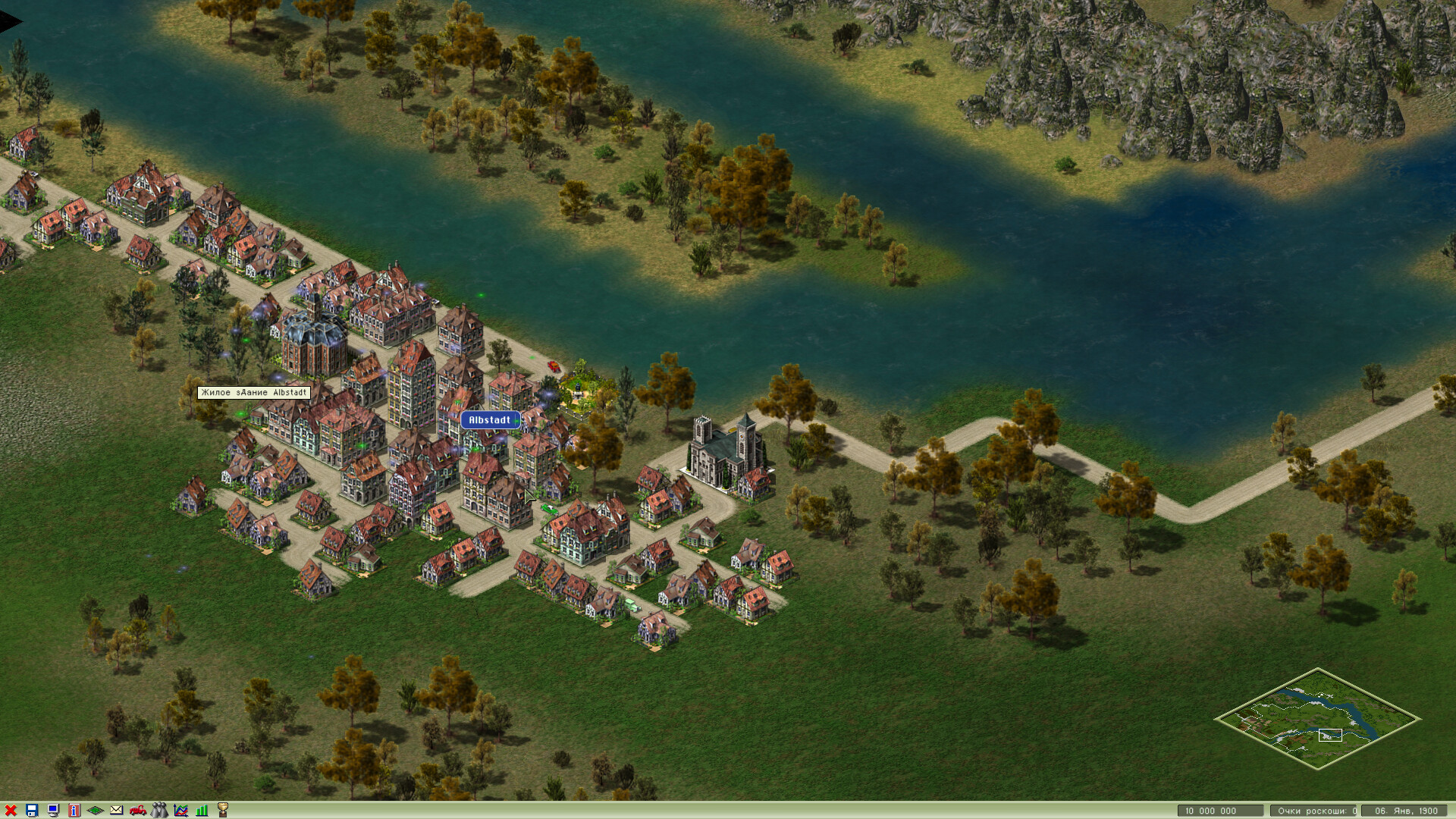View the line graph statistics

180,811
